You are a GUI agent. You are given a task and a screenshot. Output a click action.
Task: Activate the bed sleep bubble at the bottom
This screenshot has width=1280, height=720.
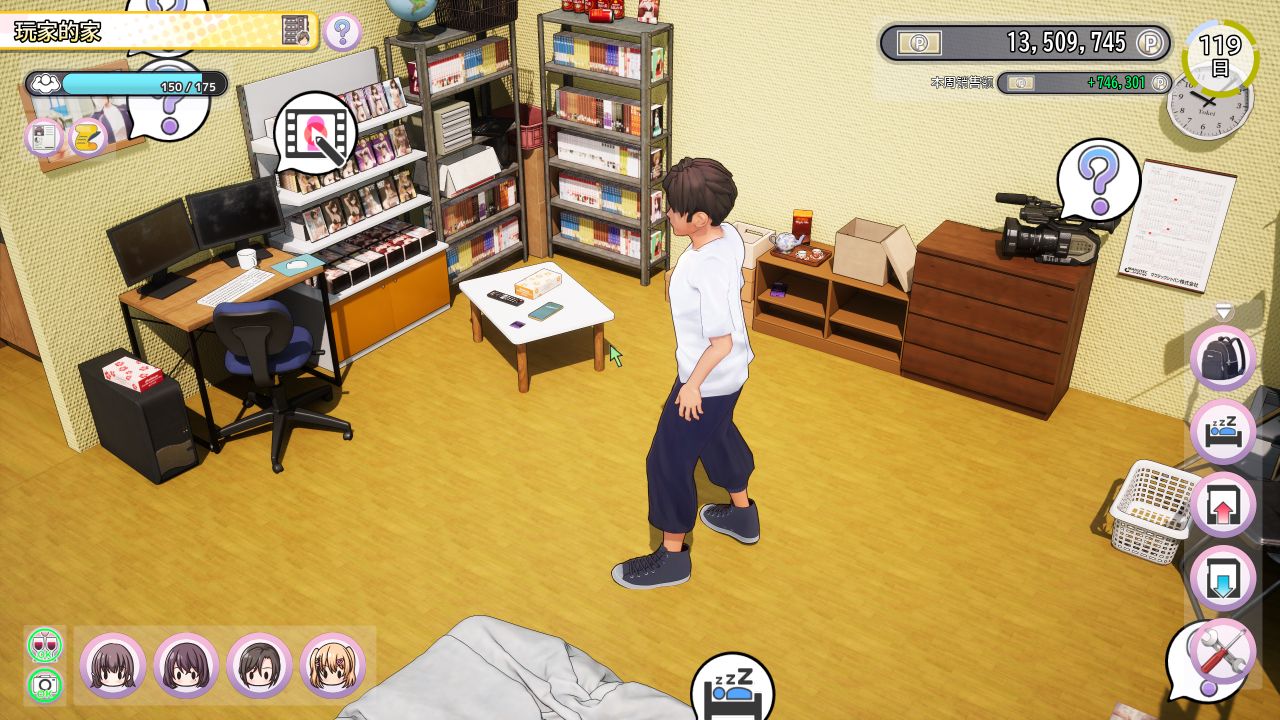click(732, 688)
